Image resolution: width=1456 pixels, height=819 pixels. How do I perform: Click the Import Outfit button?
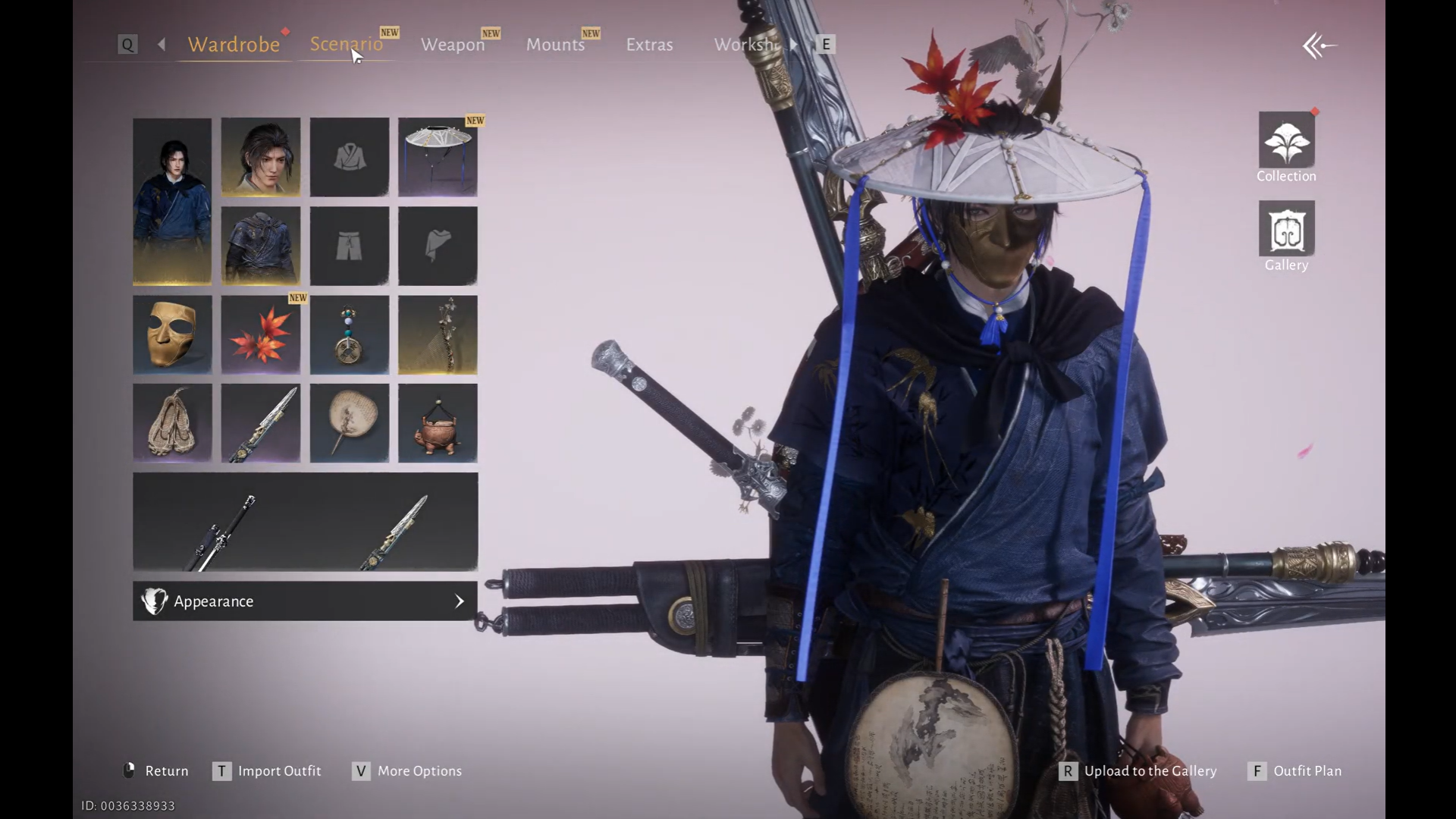(x=279, y=771)
